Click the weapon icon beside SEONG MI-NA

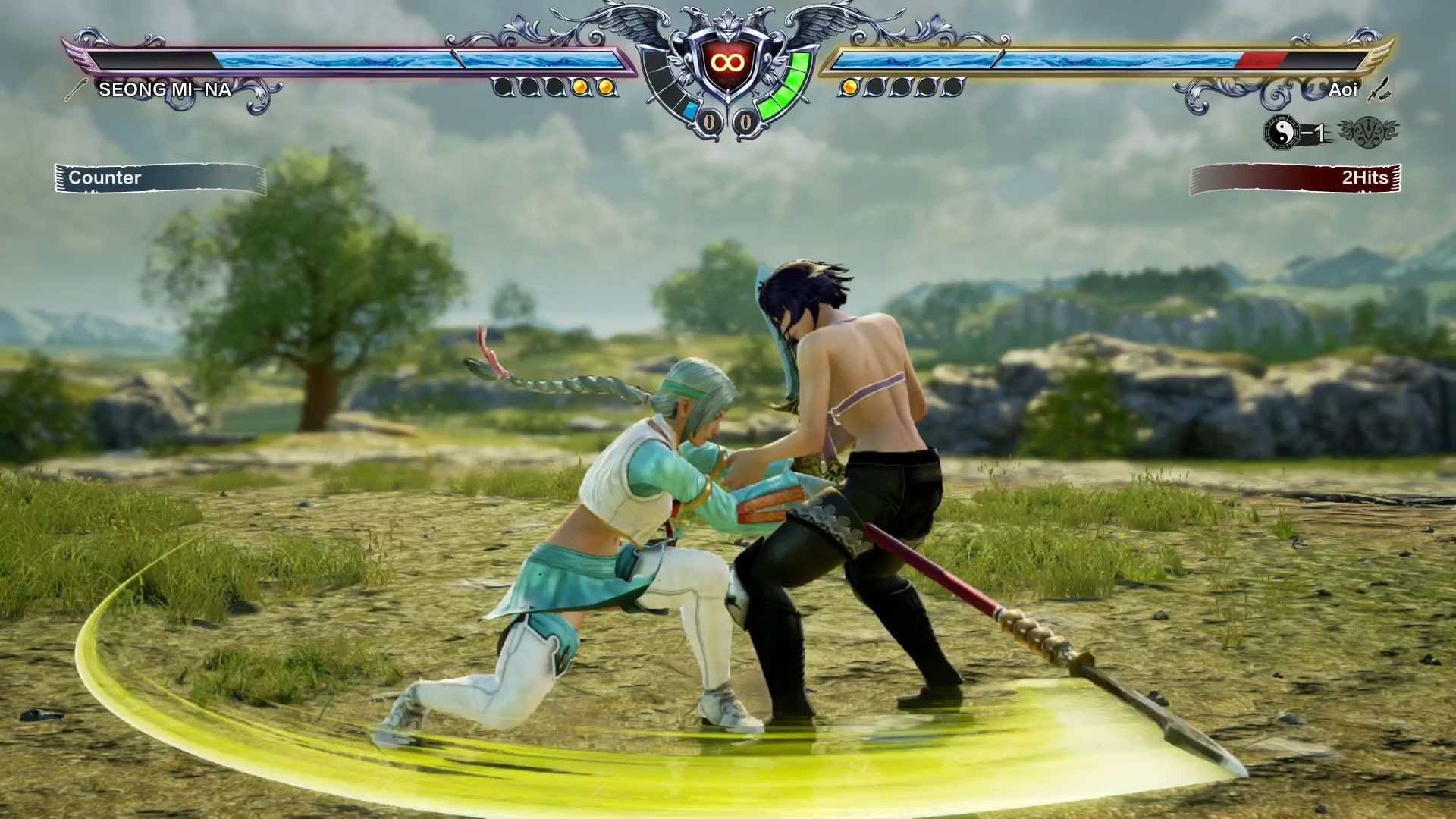[77, 90]
